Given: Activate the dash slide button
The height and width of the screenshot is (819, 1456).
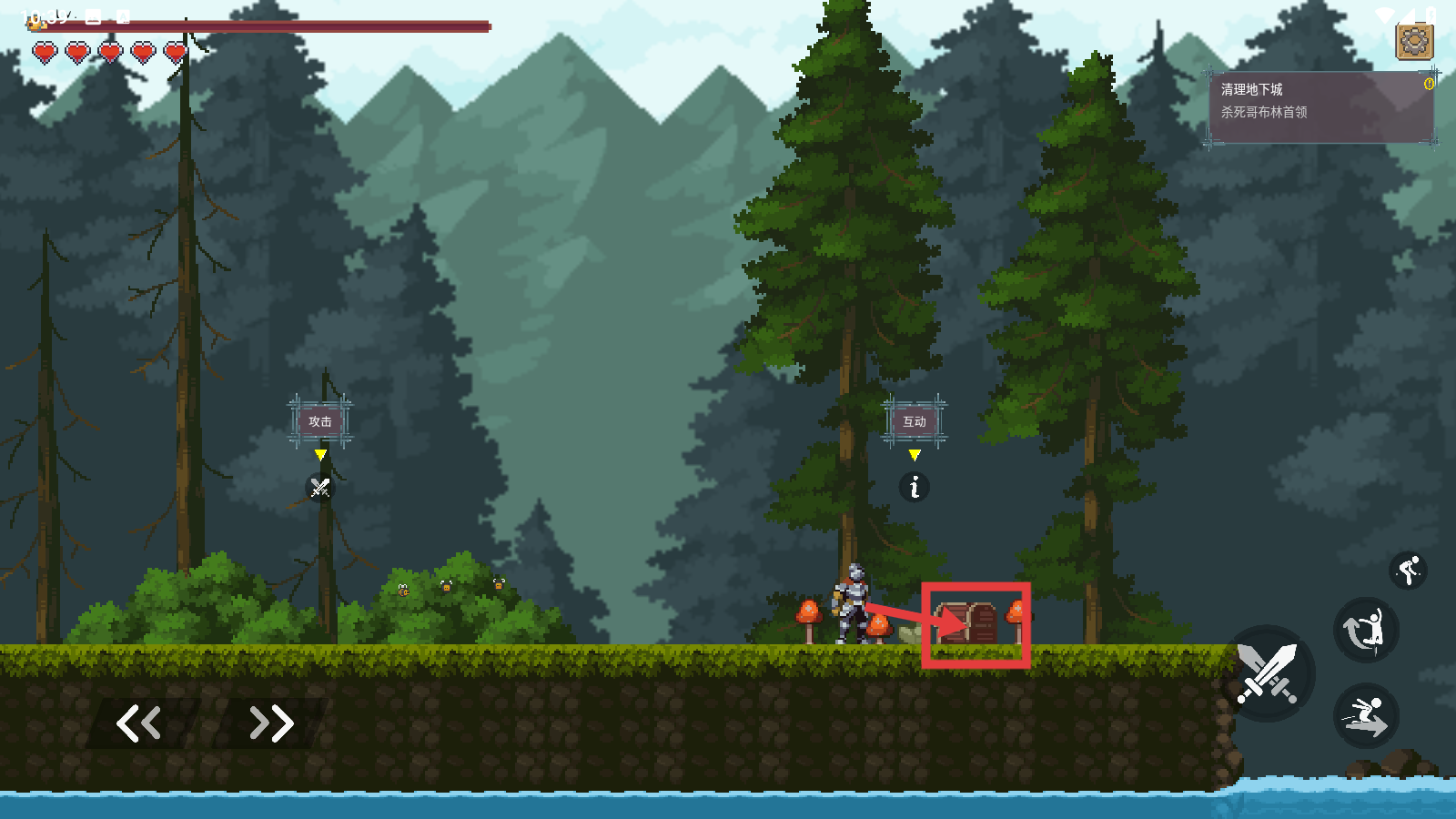Looking at the screenshot, I should [x=1365, y=715].
